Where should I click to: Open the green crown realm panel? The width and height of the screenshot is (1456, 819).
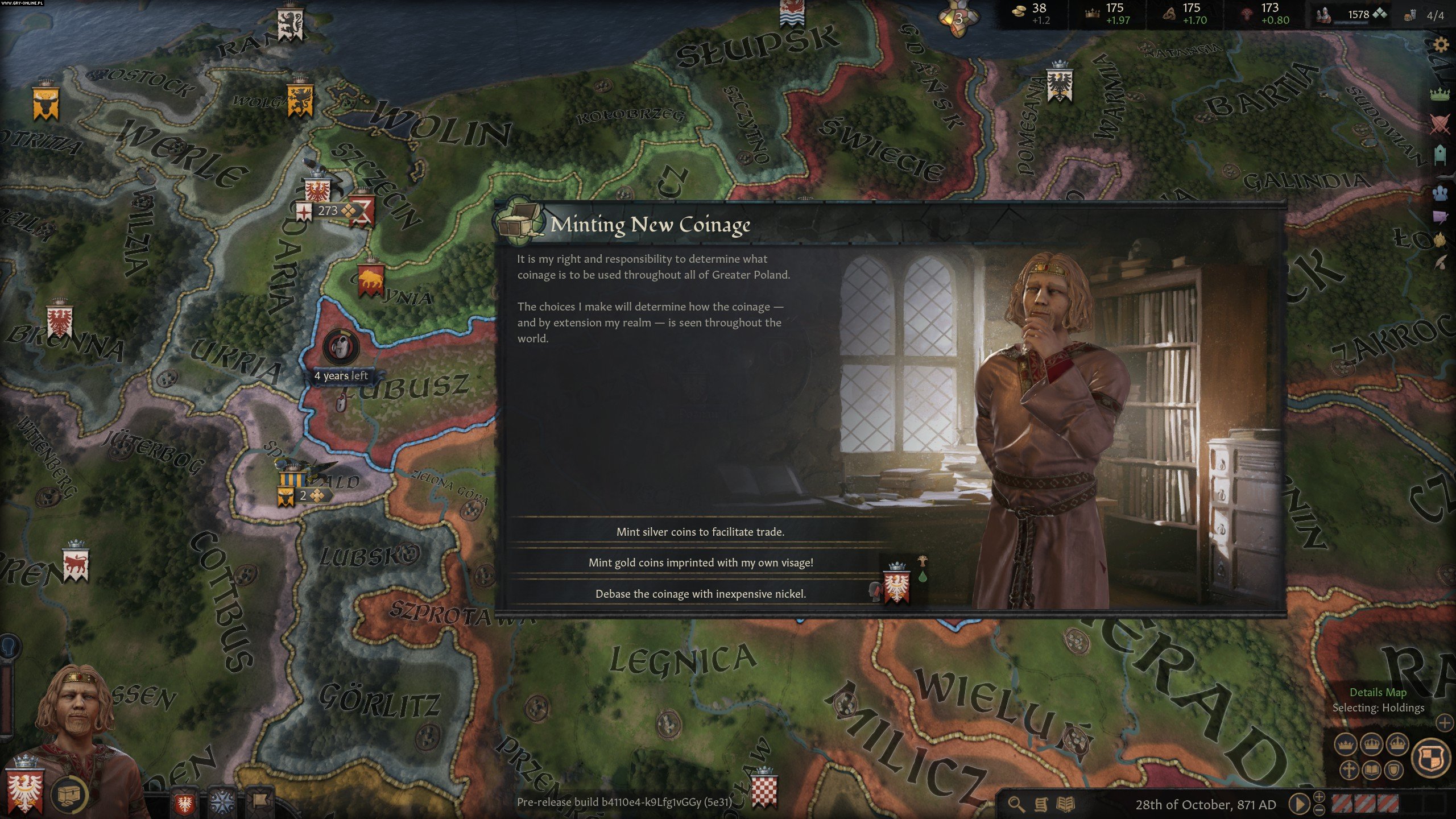click(1440, 93)
